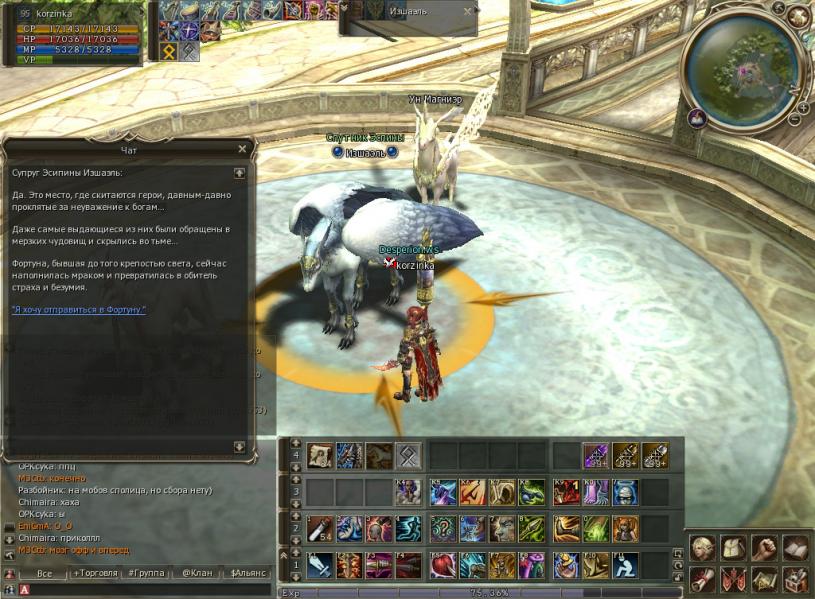Viewport: 815px width, 599px height.
Task: Open the treasure chest system menu icon
Action: point(795,578)
